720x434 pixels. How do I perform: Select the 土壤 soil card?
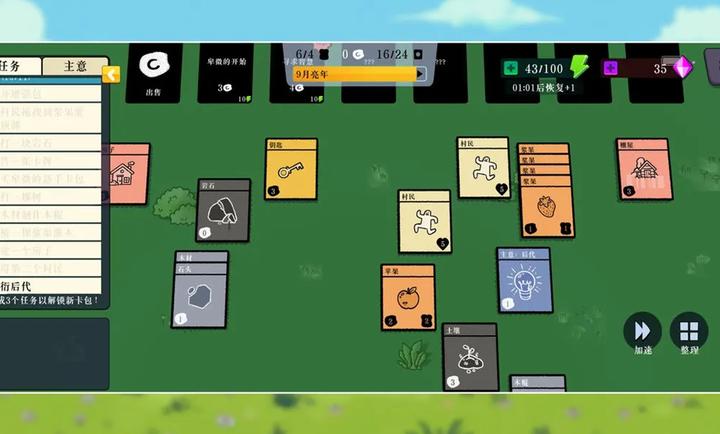[x=469, y=357]
